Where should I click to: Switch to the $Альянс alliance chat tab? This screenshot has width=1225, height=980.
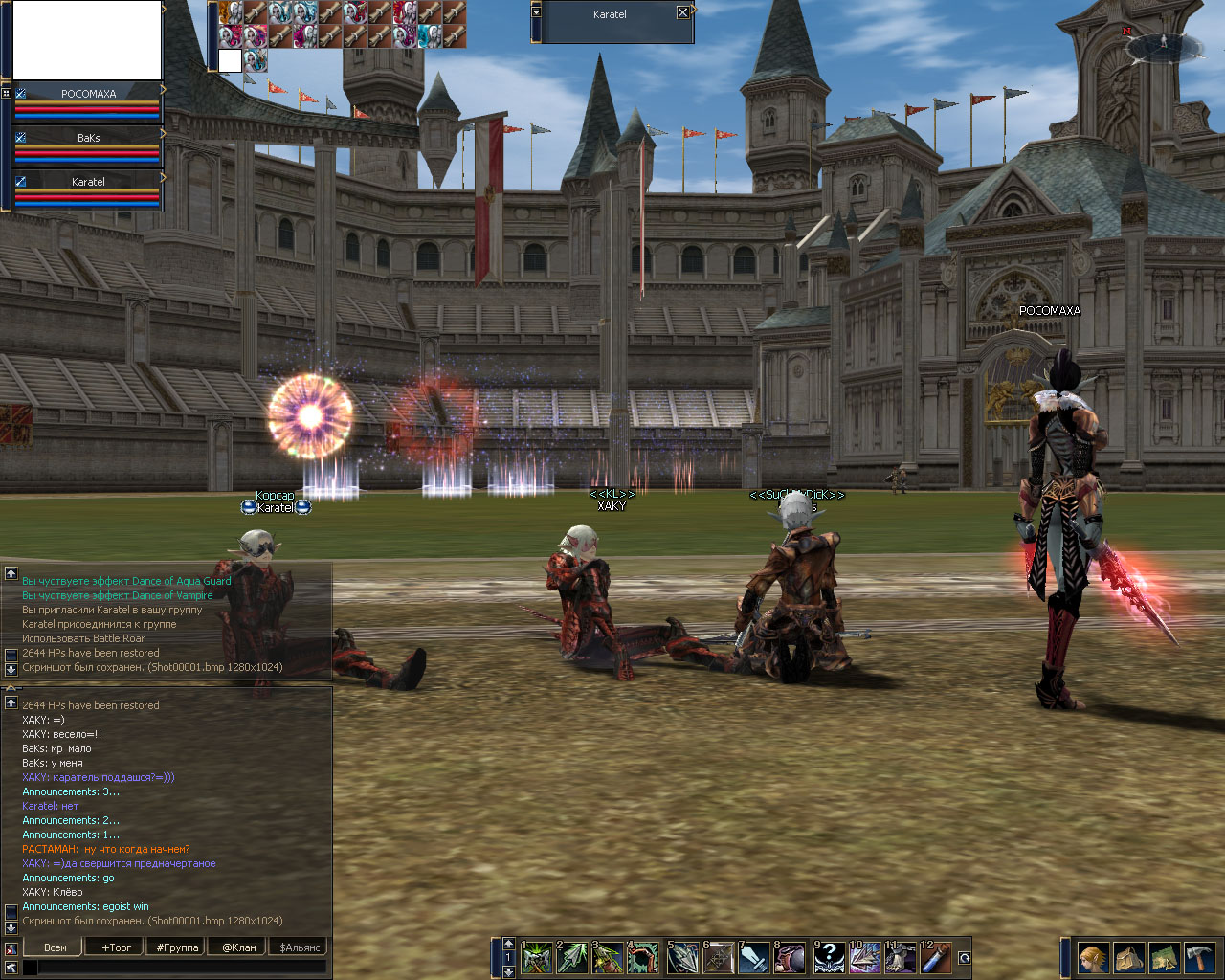300,947
